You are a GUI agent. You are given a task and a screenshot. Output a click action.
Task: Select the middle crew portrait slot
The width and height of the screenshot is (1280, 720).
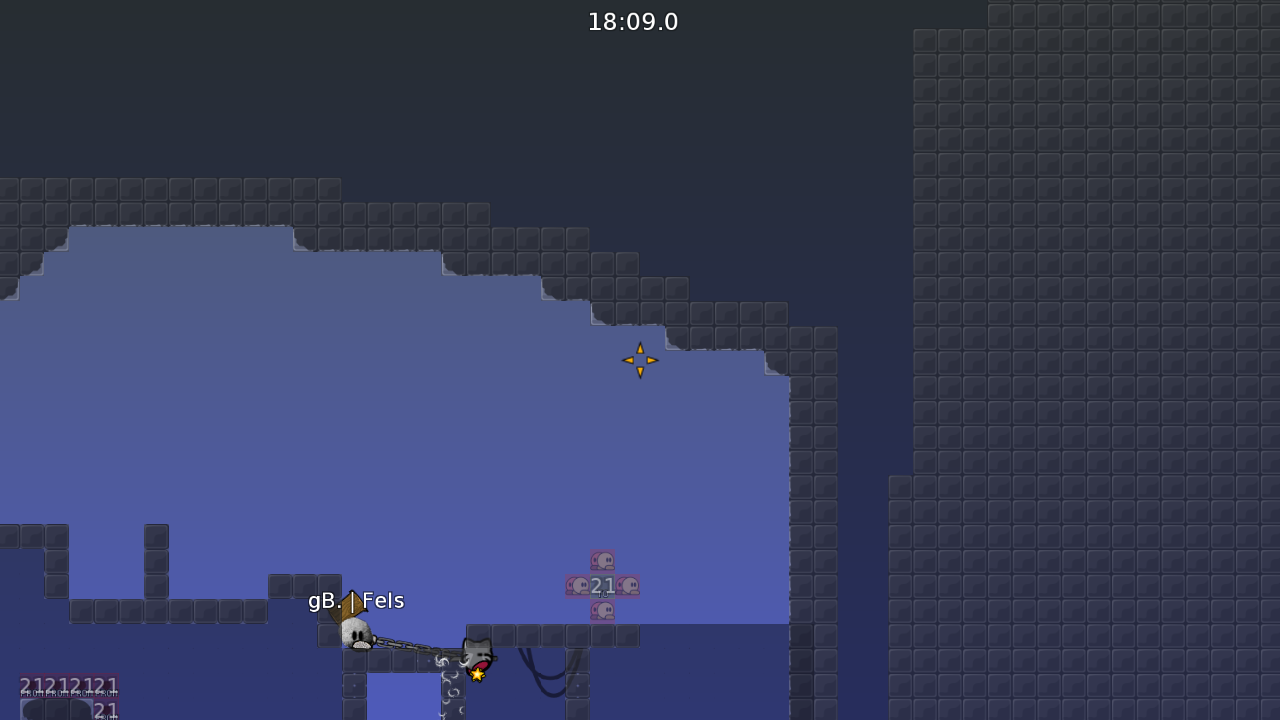tap(57, 712)
